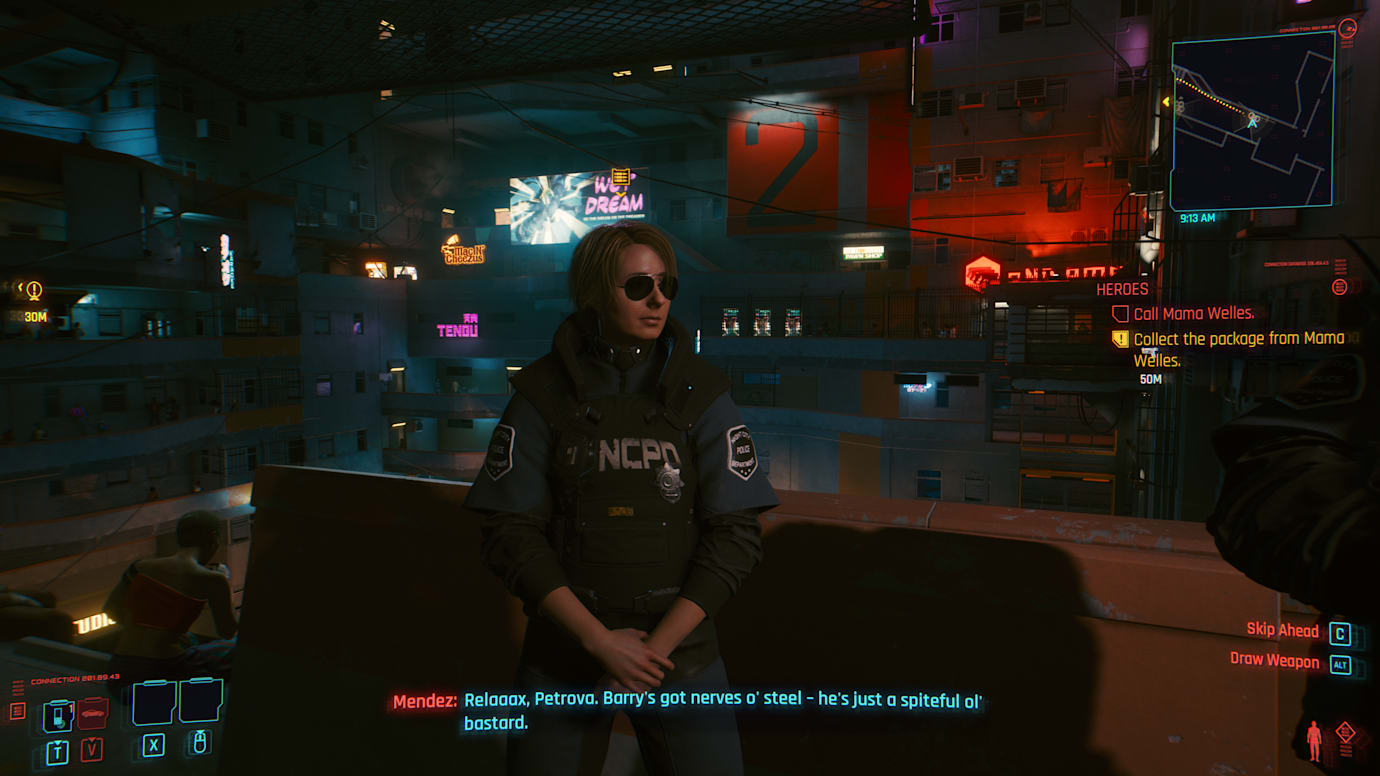Click the V keybind vehicle icon
The width and height of the screenshot is (1380, 776).
(92, 749)
